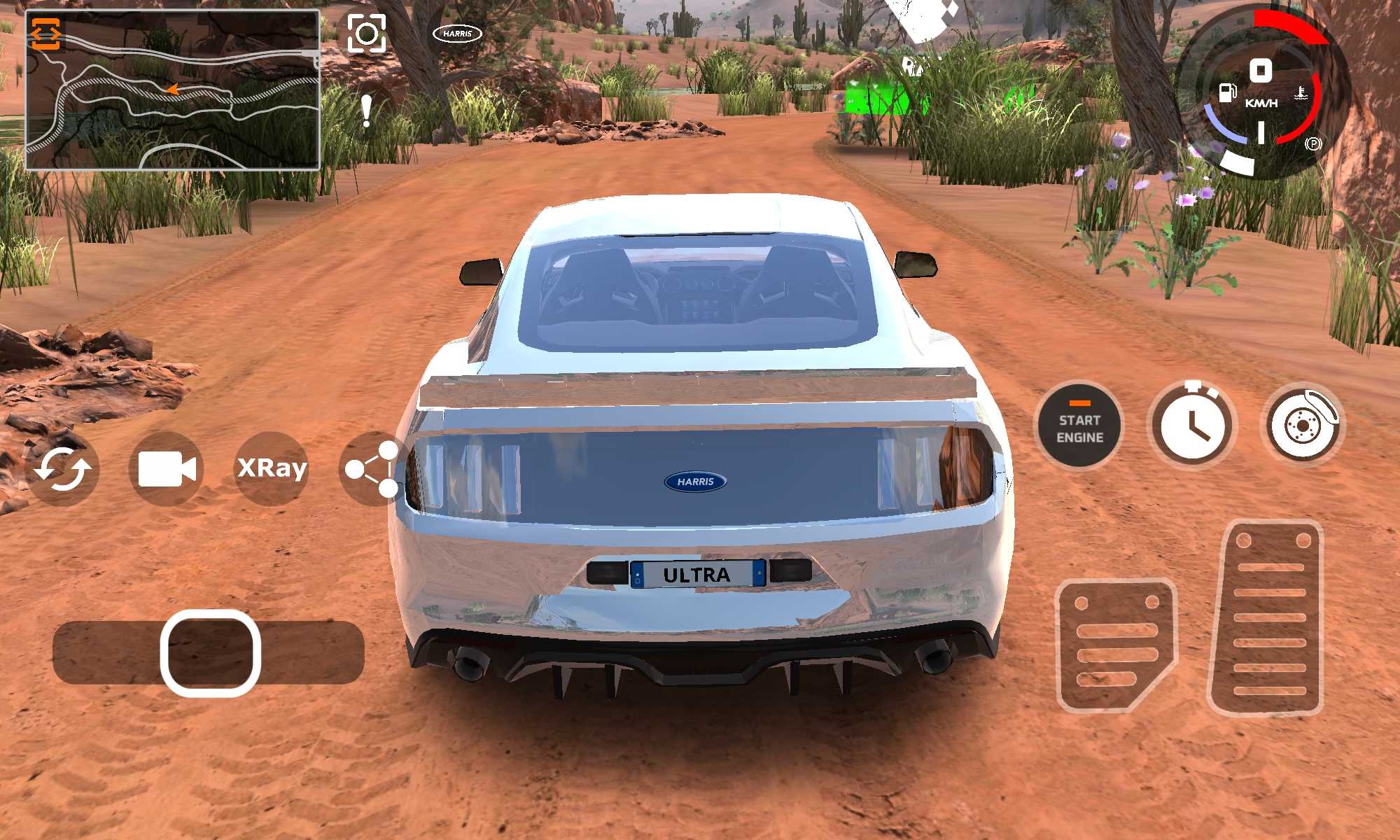Take a screenshot with the photo-mode icon
The image size is (1400, 840).
(x=367, y=33)
